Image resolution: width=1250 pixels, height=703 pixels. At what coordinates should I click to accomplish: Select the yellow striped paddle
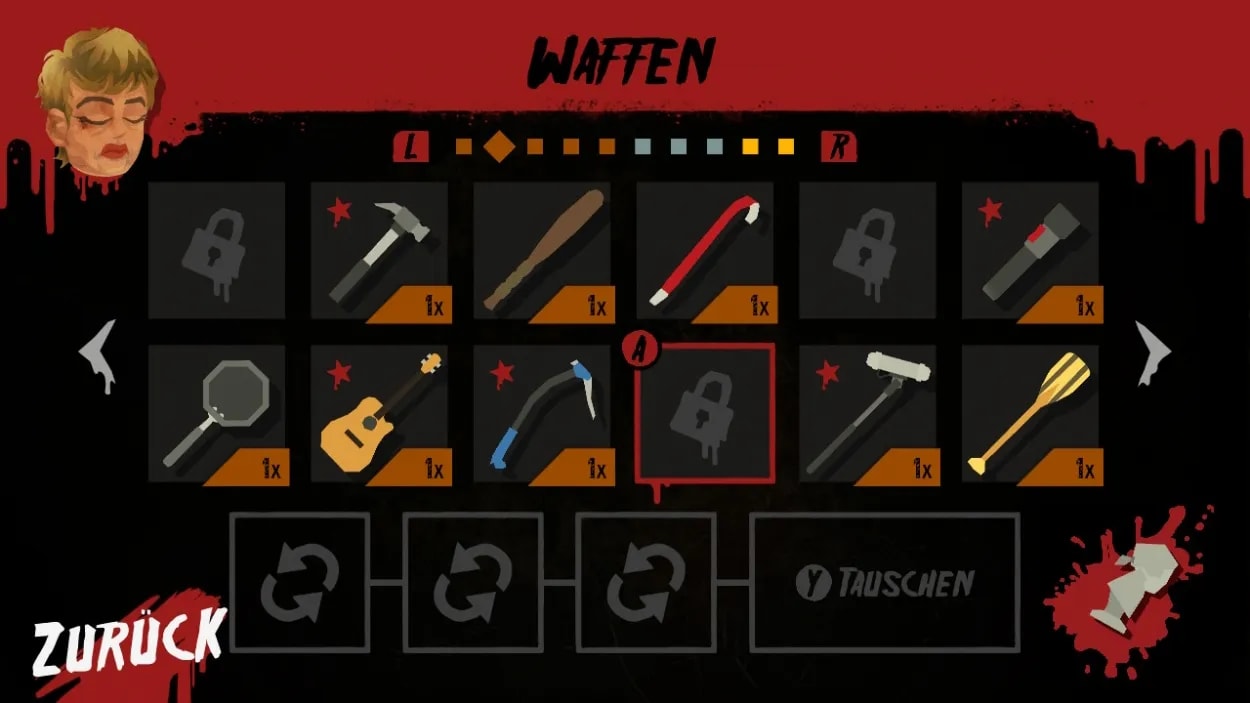[1030, 415]
